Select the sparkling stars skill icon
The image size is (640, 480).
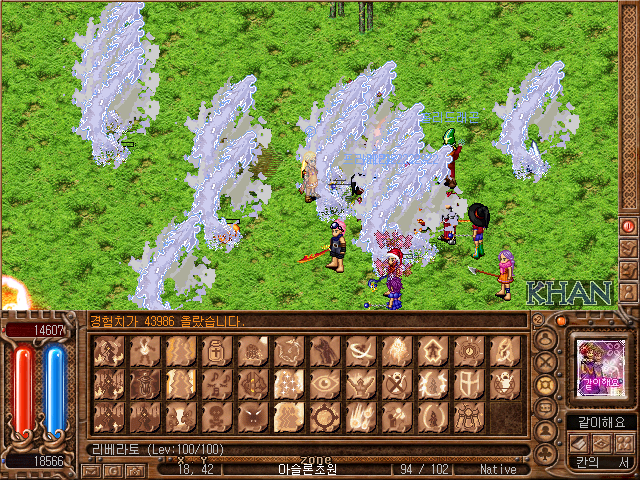coord(288,383)
